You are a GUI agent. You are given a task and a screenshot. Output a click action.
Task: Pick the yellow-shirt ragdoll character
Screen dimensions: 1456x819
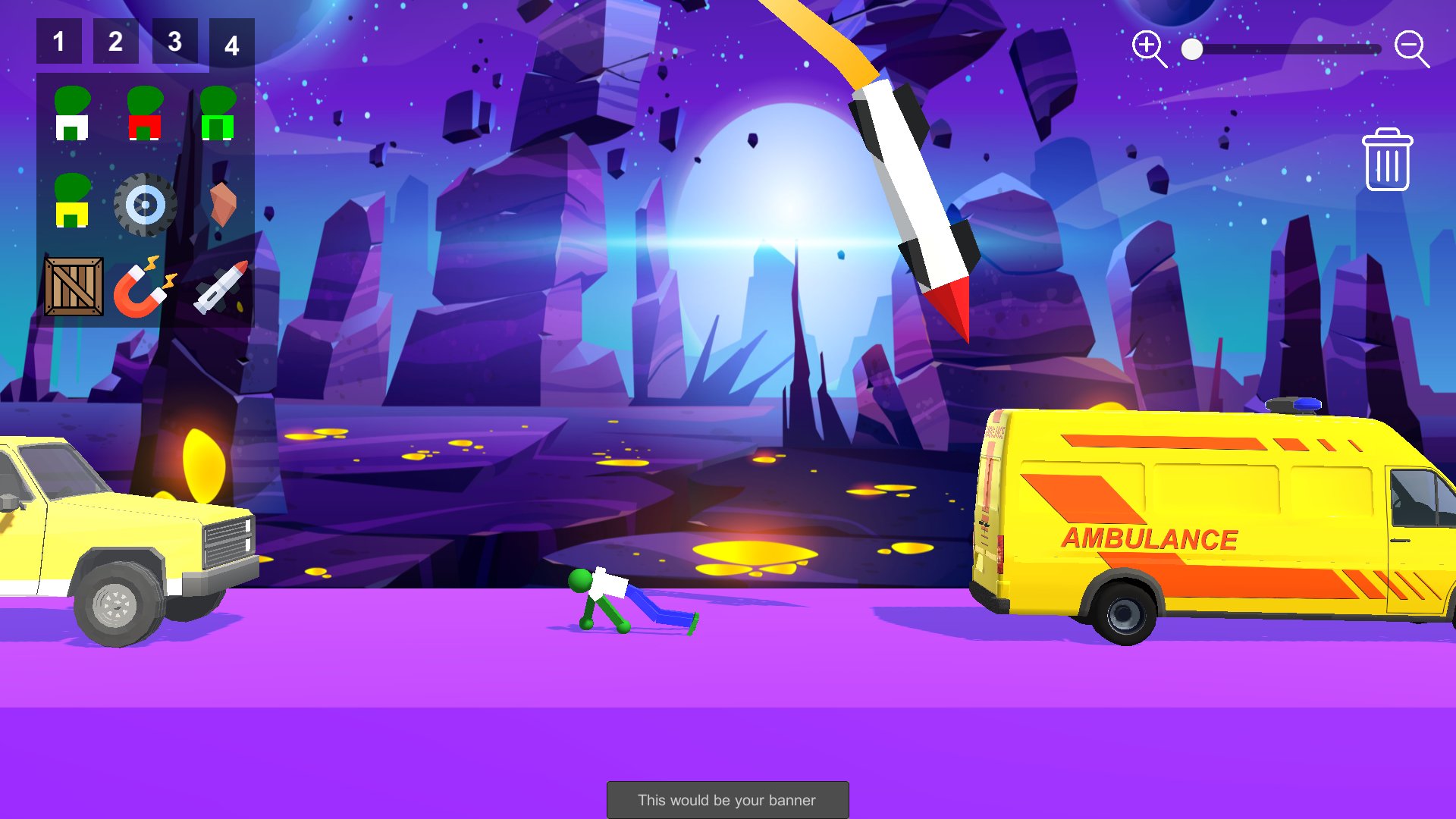(72, 201)
